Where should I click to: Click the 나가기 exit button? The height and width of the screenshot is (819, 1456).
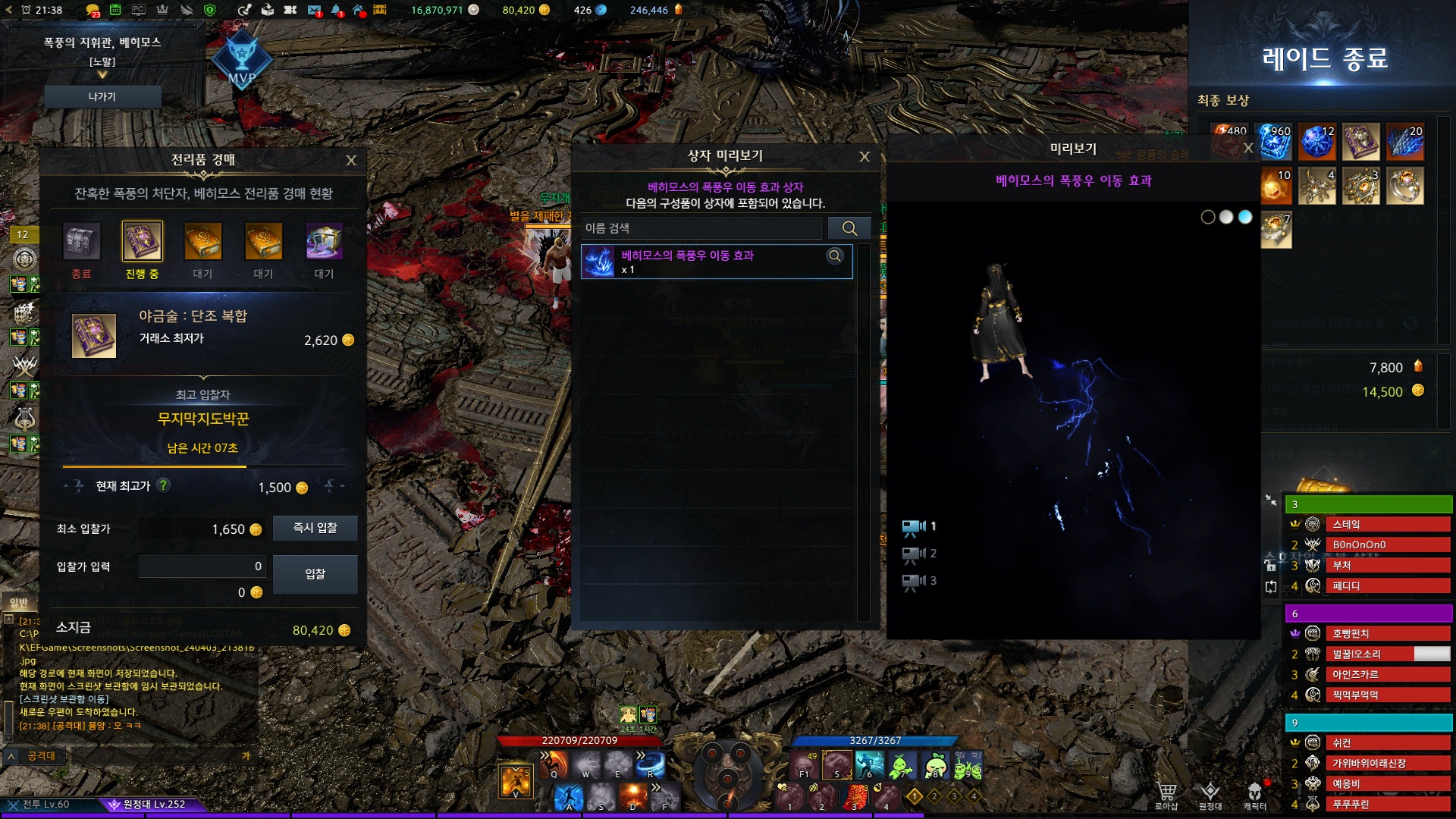(x=102, y=97)
